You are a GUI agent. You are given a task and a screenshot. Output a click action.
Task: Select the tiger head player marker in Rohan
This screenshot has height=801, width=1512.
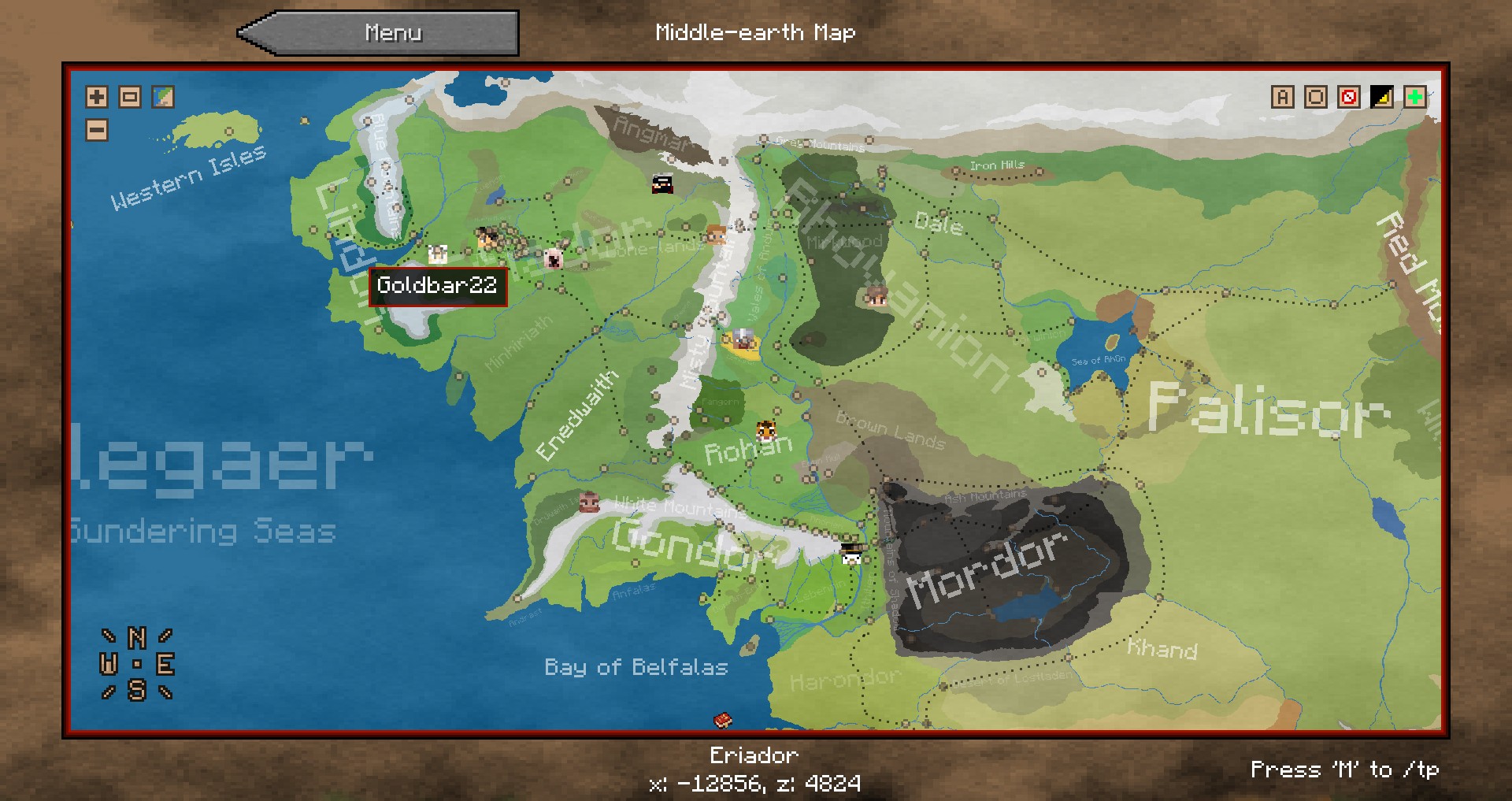coord(765,430)
